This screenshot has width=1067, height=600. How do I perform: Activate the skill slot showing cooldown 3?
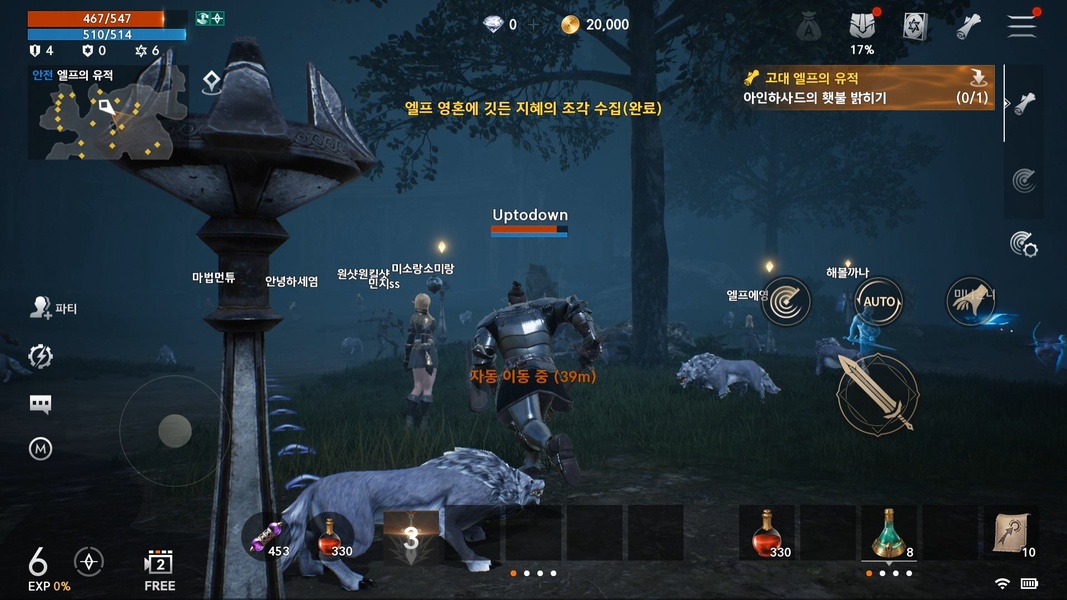(x=411, y=537)
